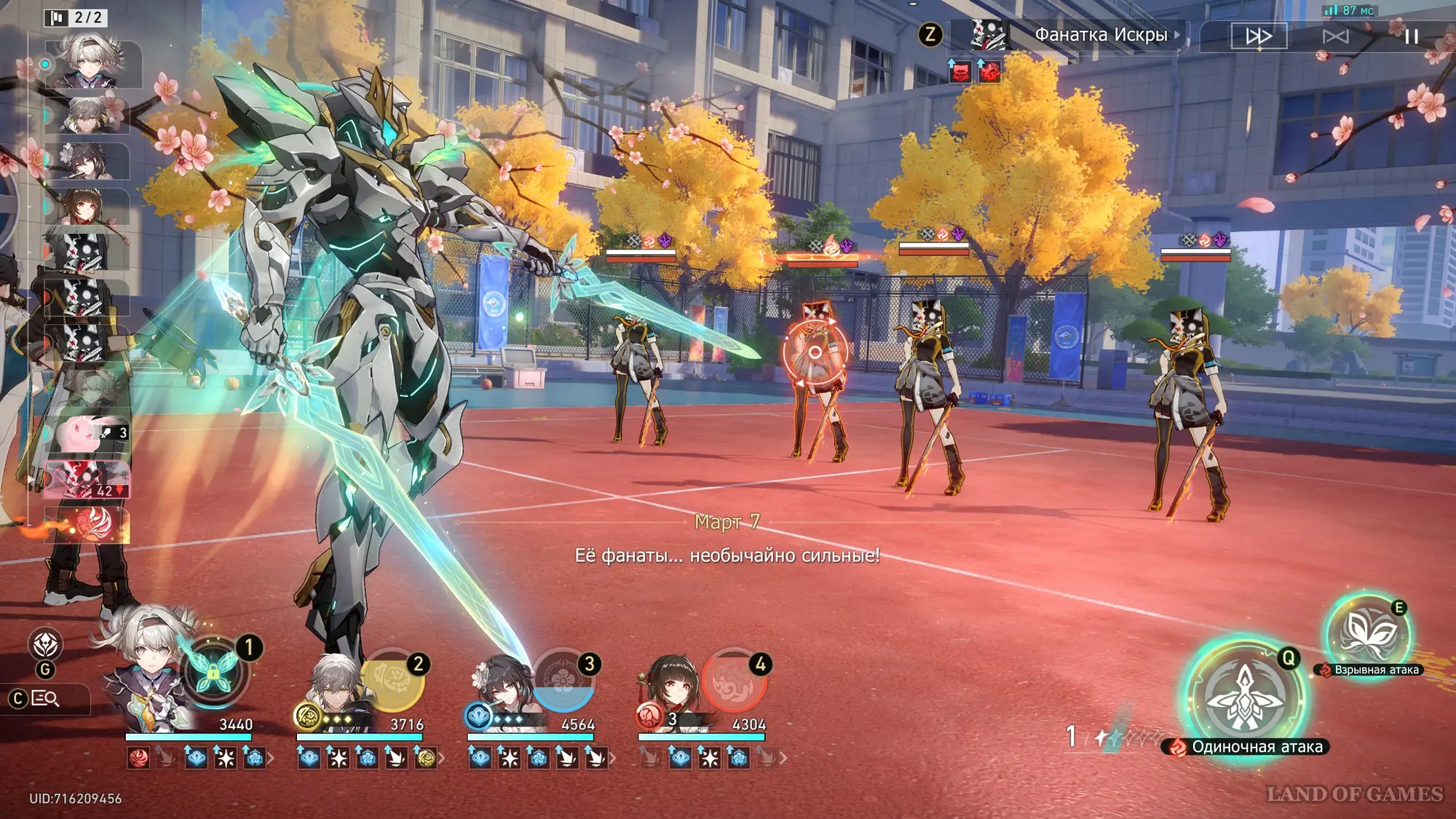
Task: Activate the third character's blue flower ultimate
Action: point(563,681)
